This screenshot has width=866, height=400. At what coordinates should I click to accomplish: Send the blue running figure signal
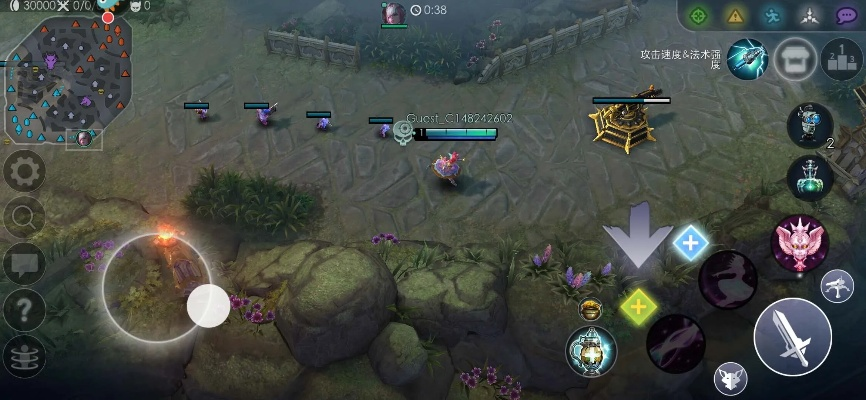pyautogui.click(x=771, y=15)
